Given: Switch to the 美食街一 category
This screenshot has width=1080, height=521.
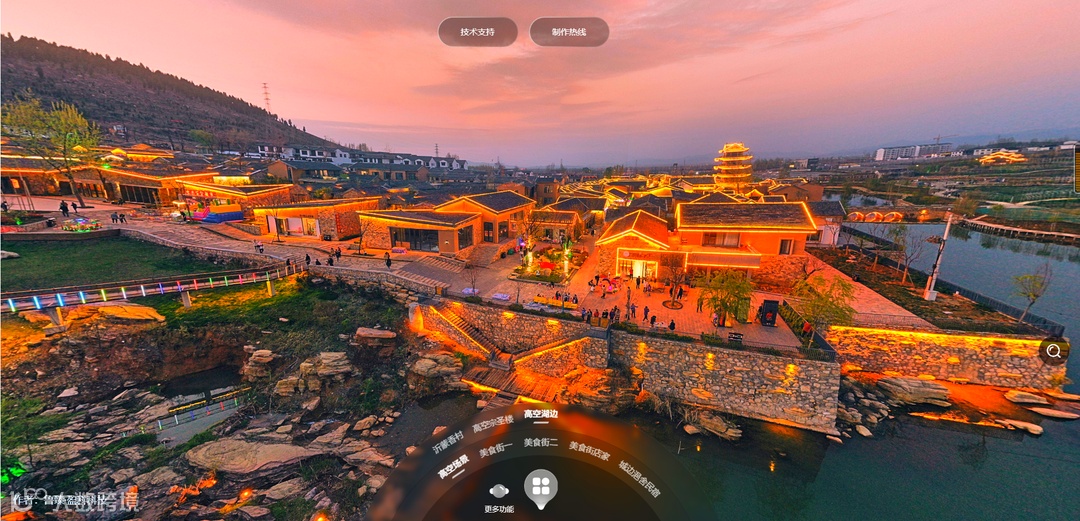Looking at the screenshot, I should point(496,450).
